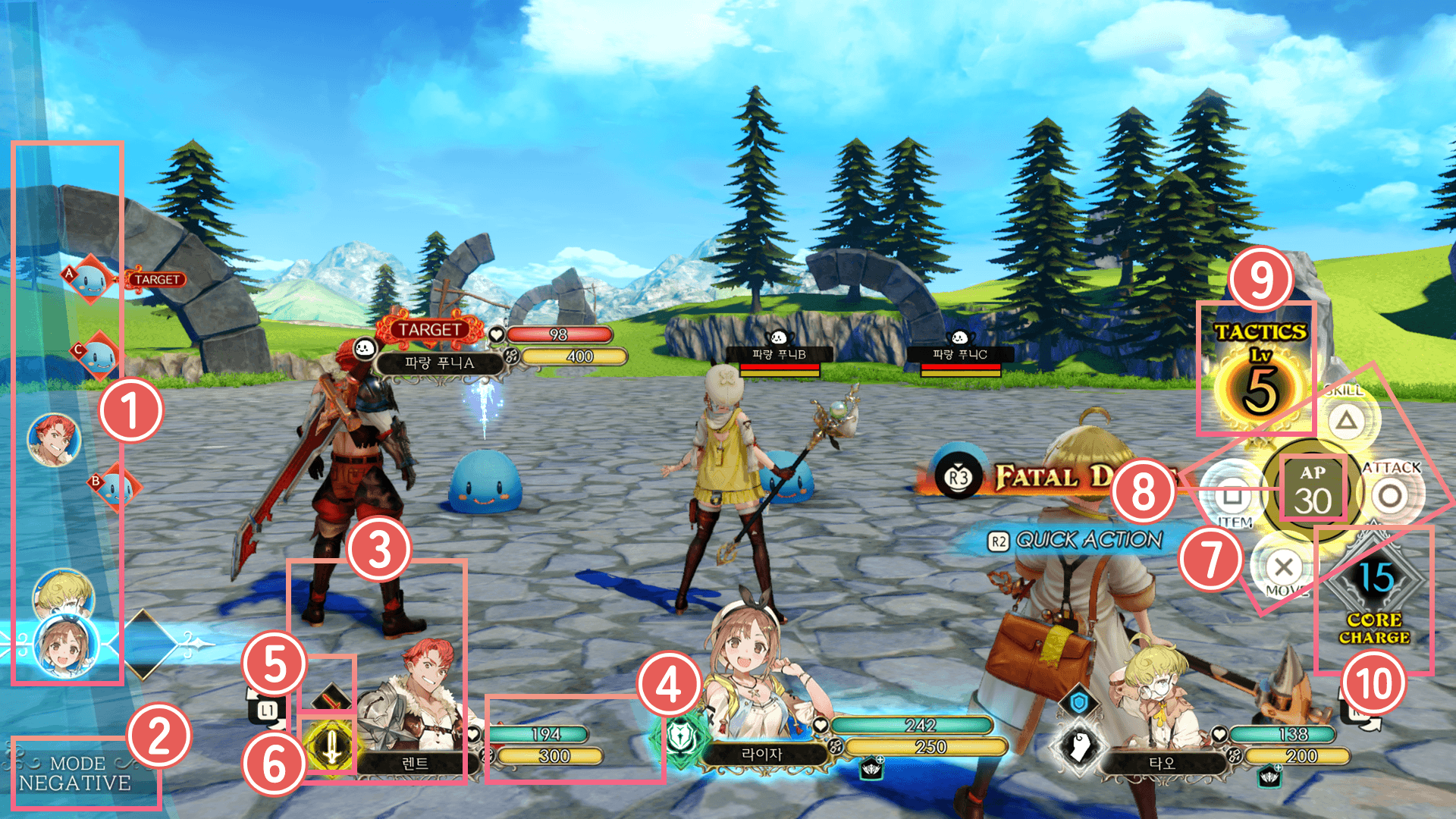Select the Skill command on the wheel
The height and width of the screenshot is (819, 1456).
click(x=1346, y=419)
